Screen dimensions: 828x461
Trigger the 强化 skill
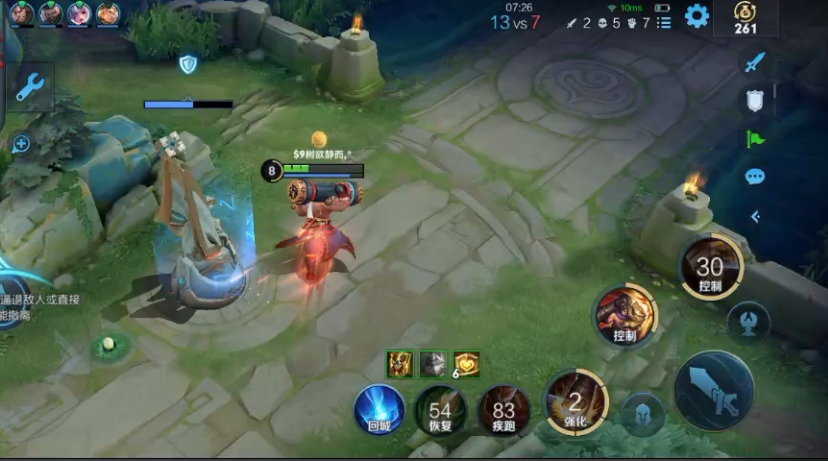tap(576, 402)
